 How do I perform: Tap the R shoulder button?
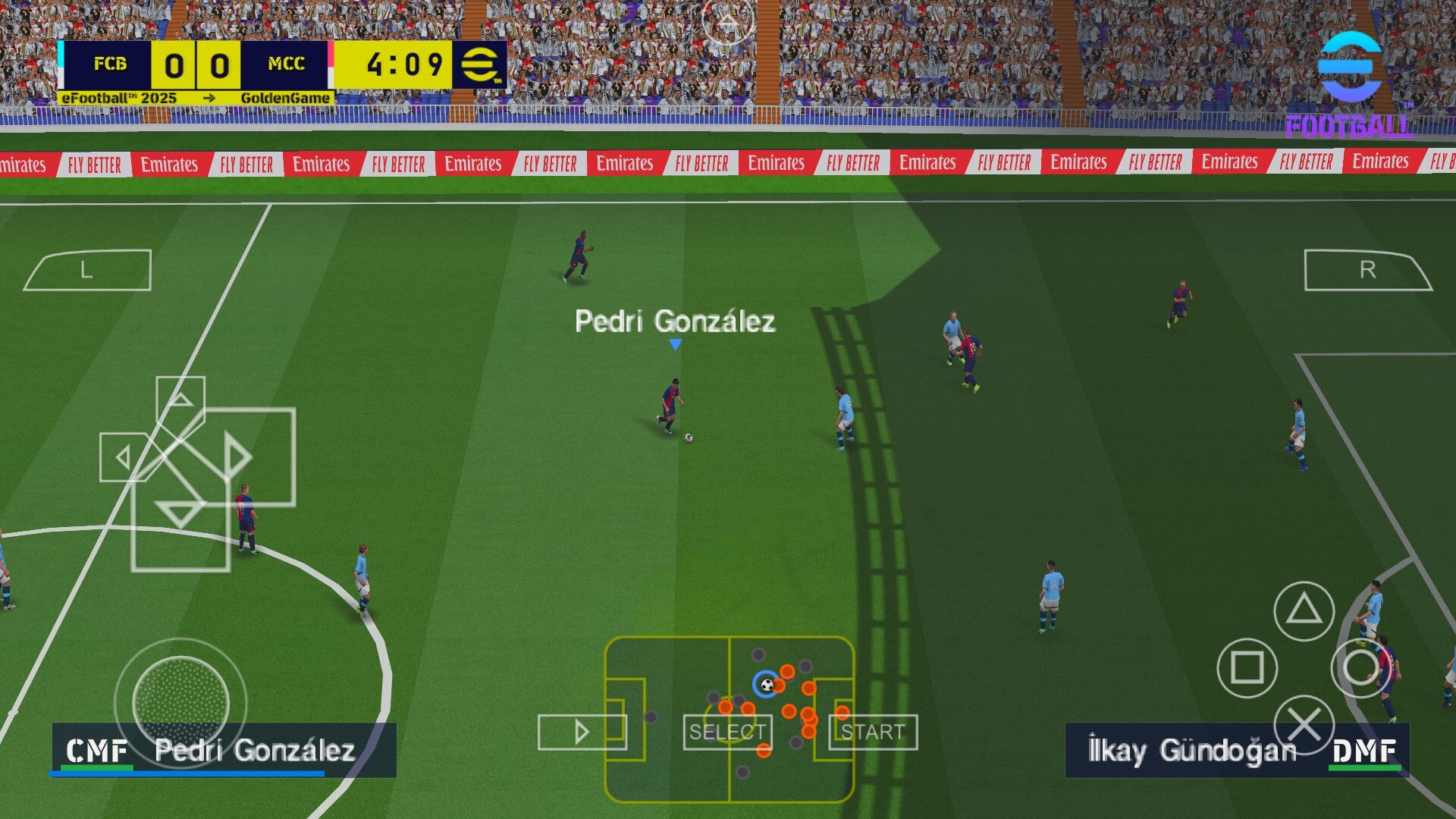tap(1367, 270)
